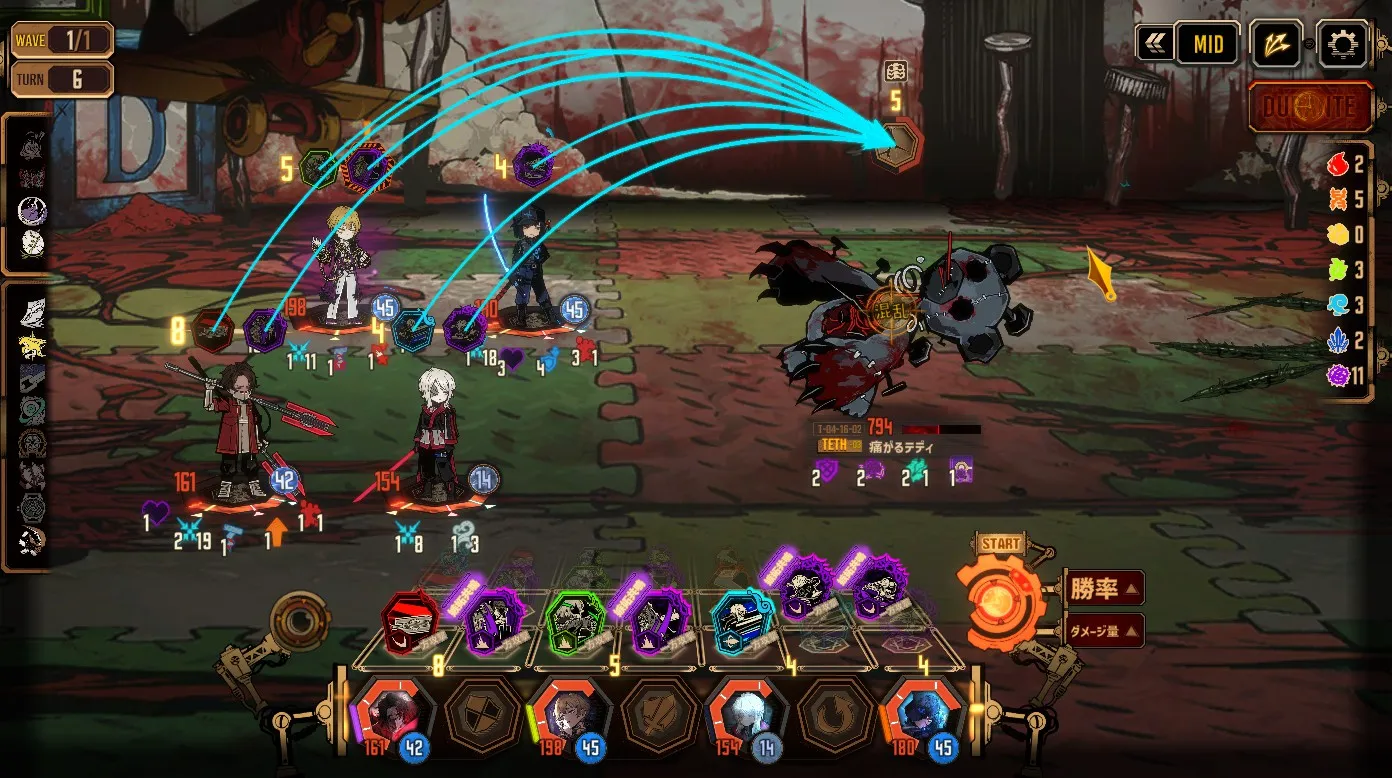
Task: Select the enemy's hexagonal skill slot showing 5
Action: point(895,145)
